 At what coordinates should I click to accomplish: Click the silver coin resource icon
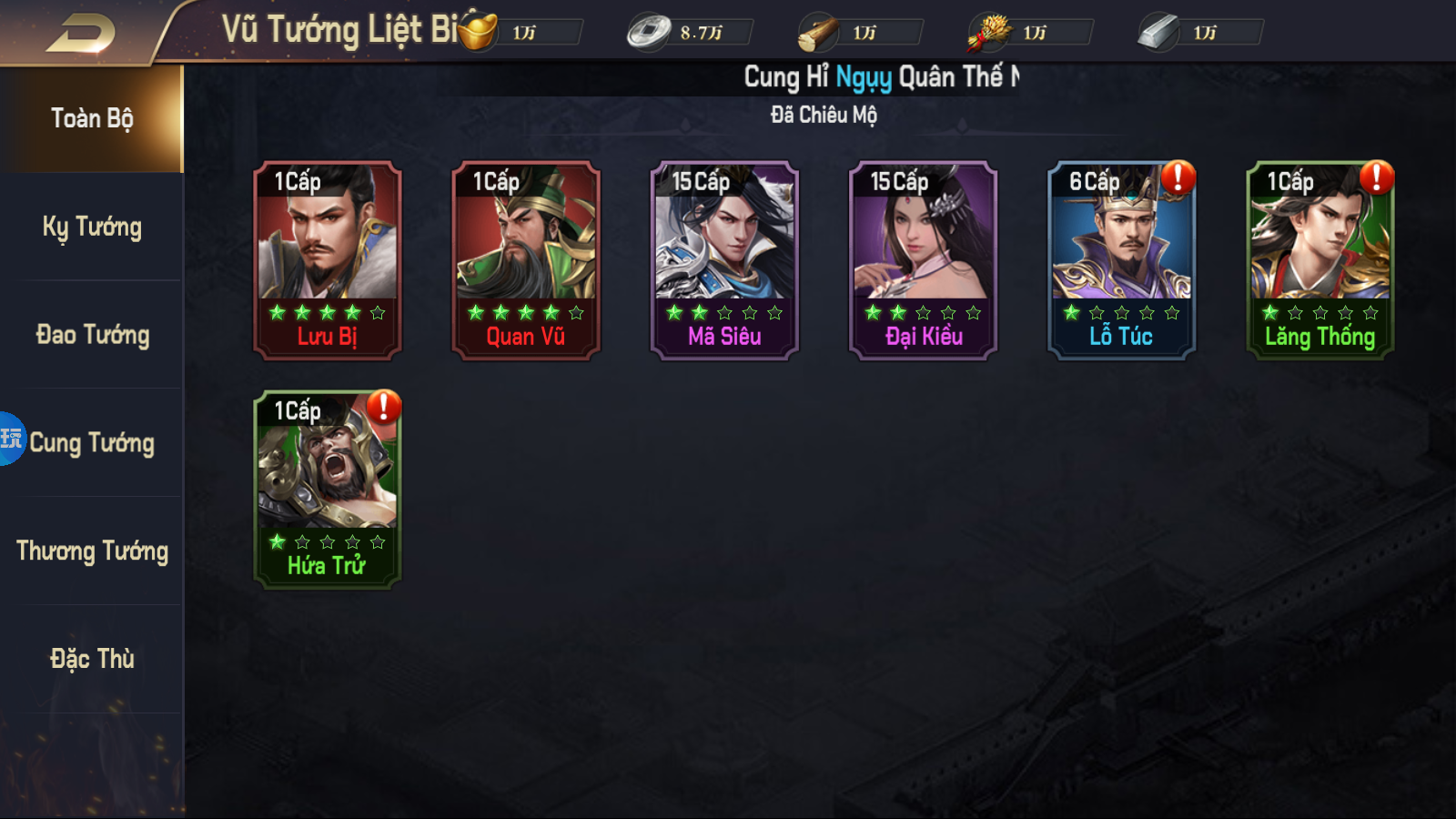[x=648, y=33]
